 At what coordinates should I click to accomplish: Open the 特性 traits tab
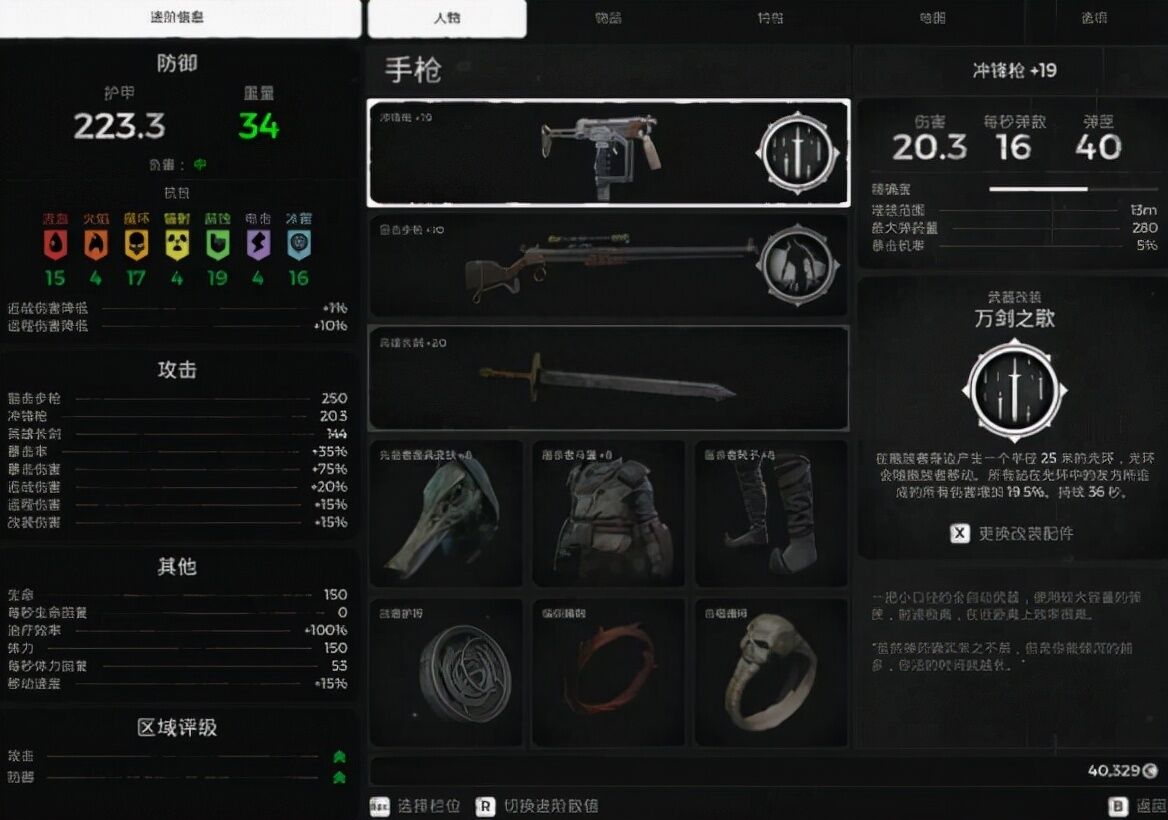pyautogui.click(x=770, y=18)
